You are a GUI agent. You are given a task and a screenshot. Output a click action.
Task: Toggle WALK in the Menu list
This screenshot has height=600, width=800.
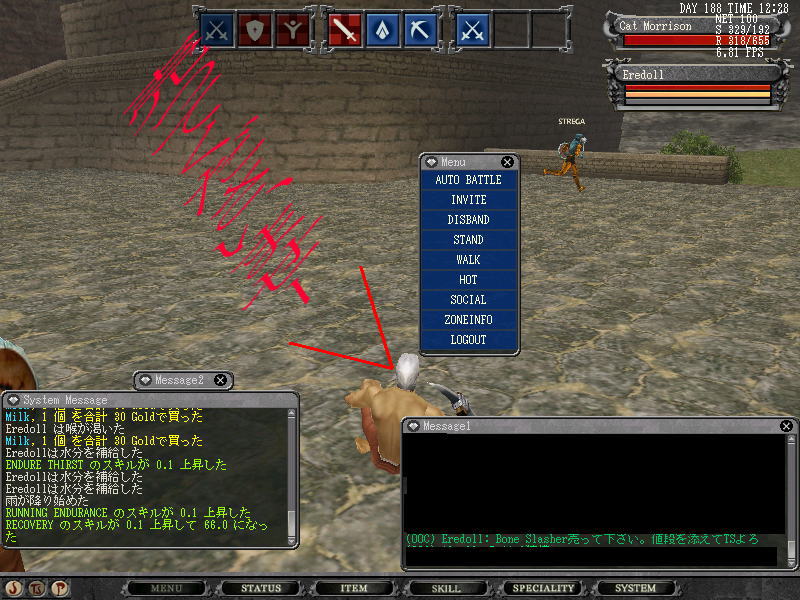tap(468, 260)
